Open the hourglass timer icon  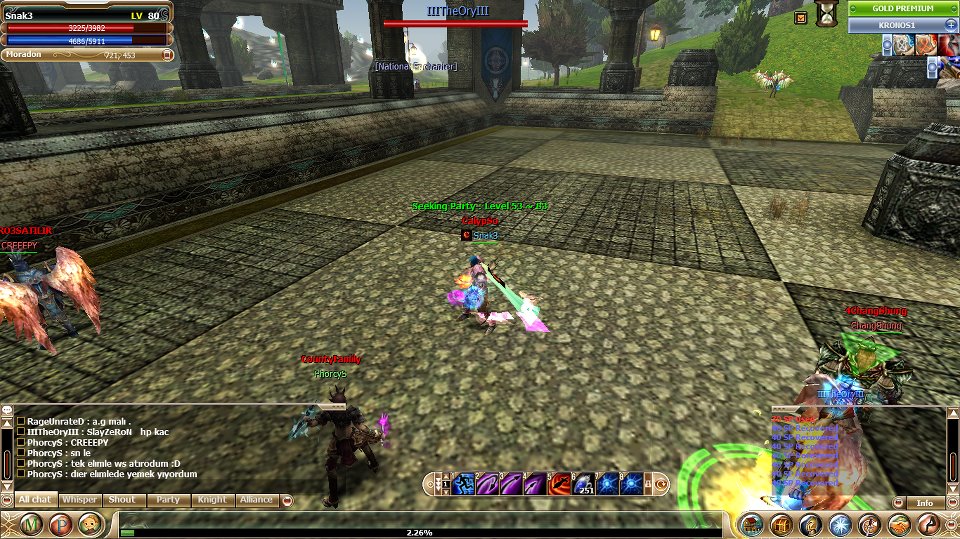[827, 14]
